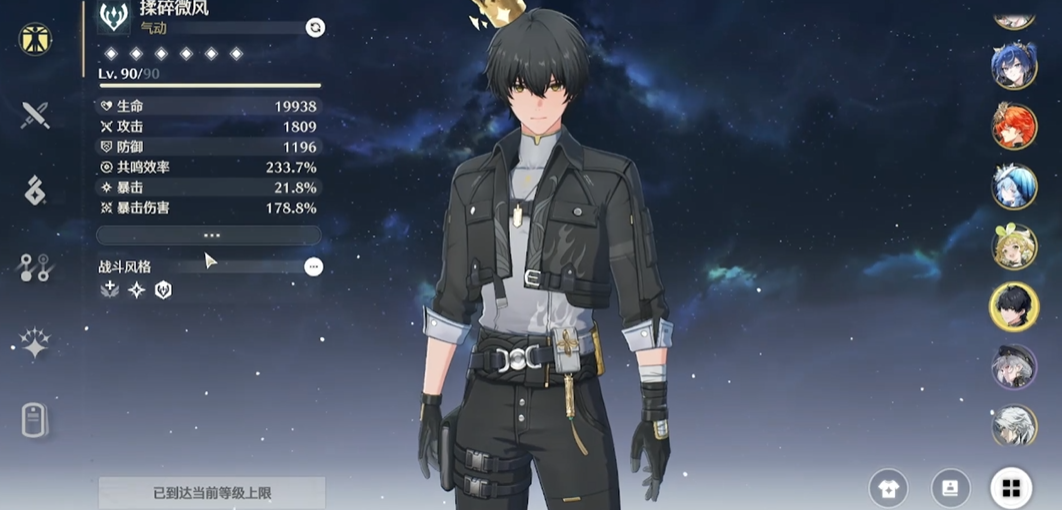
Task: Select the character overview tab
Action: pos(36,39)
